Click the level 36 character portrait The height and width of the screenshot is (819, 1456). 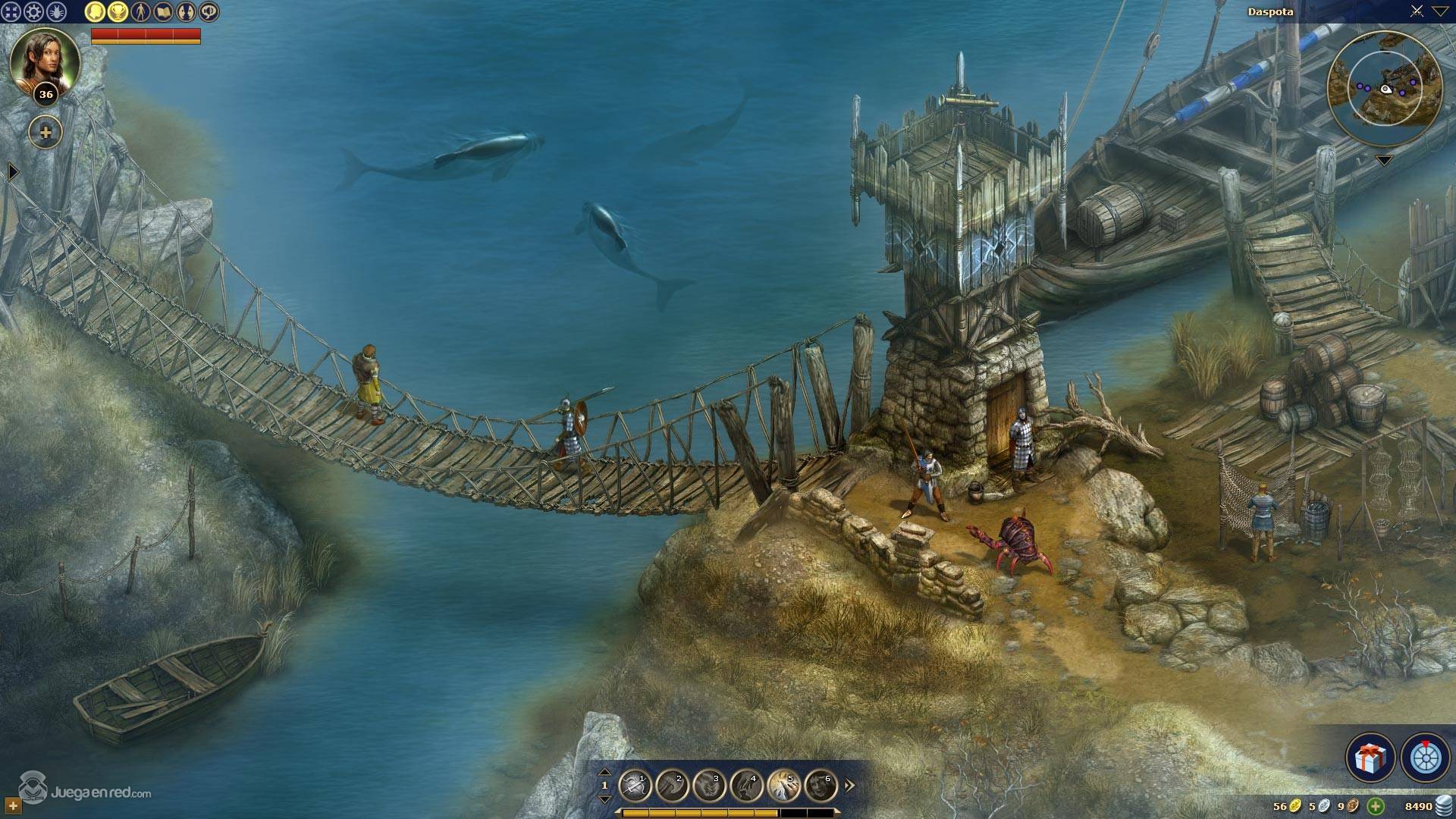click(44, 62)
